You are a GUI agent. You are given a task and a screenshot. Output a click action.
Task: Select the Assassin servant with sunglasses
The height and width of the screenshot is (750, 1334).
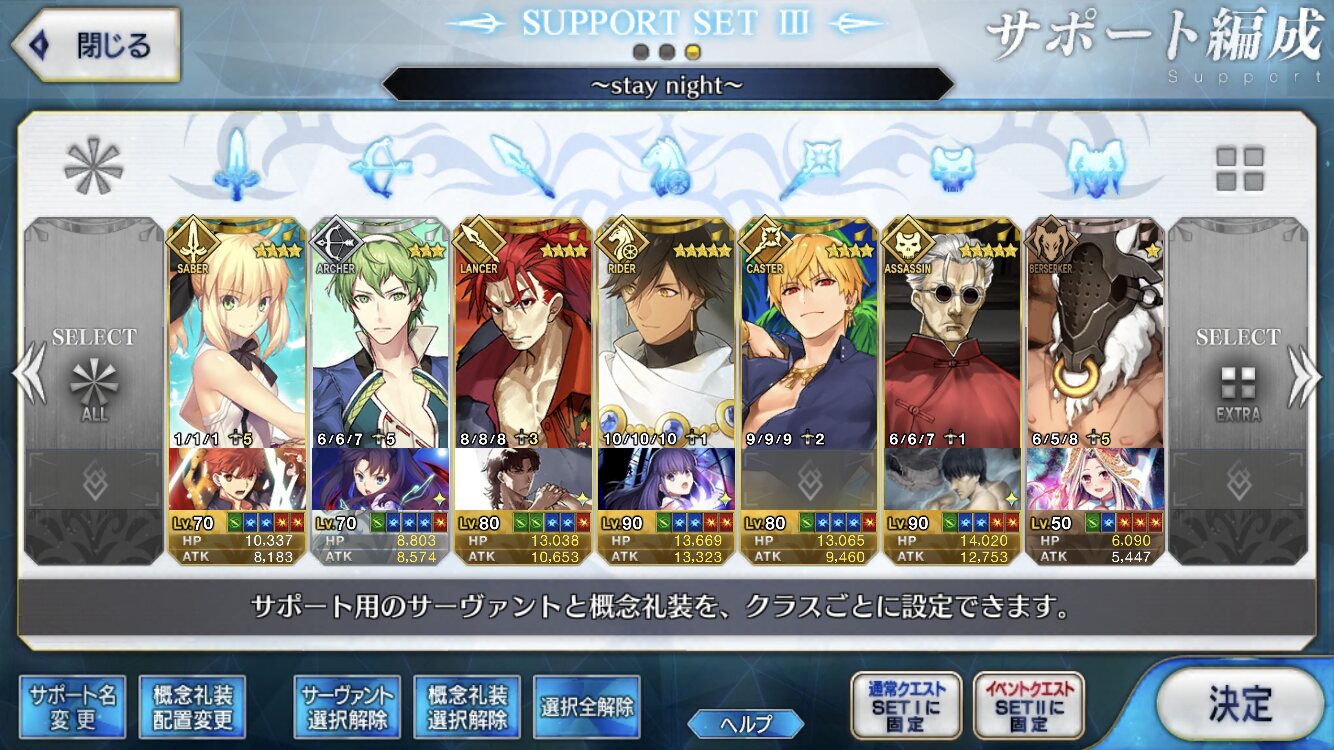click(952, 335)
